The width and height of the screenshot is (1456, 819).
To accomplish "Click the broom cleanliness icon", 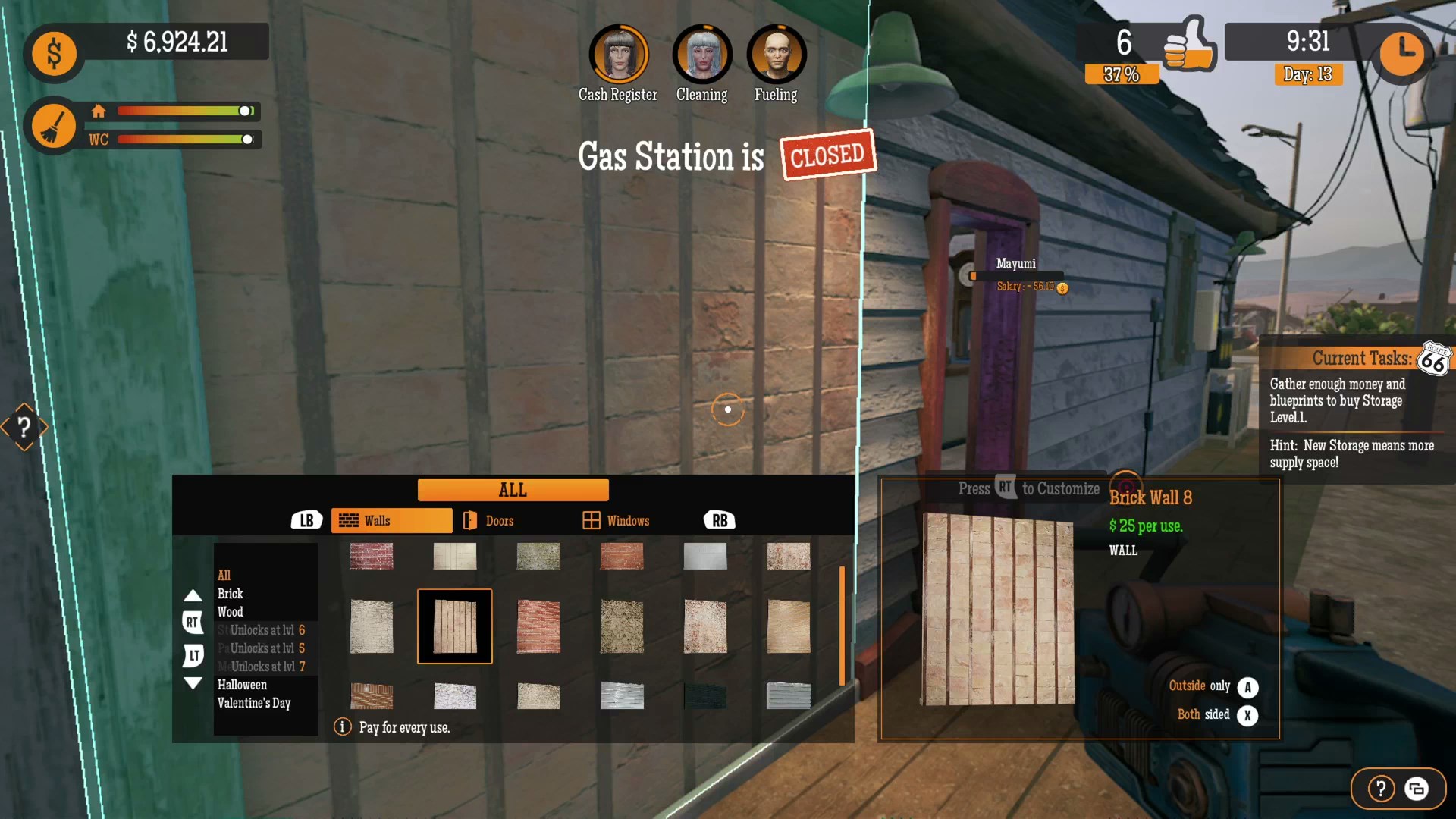I will (x=53, y=125).
